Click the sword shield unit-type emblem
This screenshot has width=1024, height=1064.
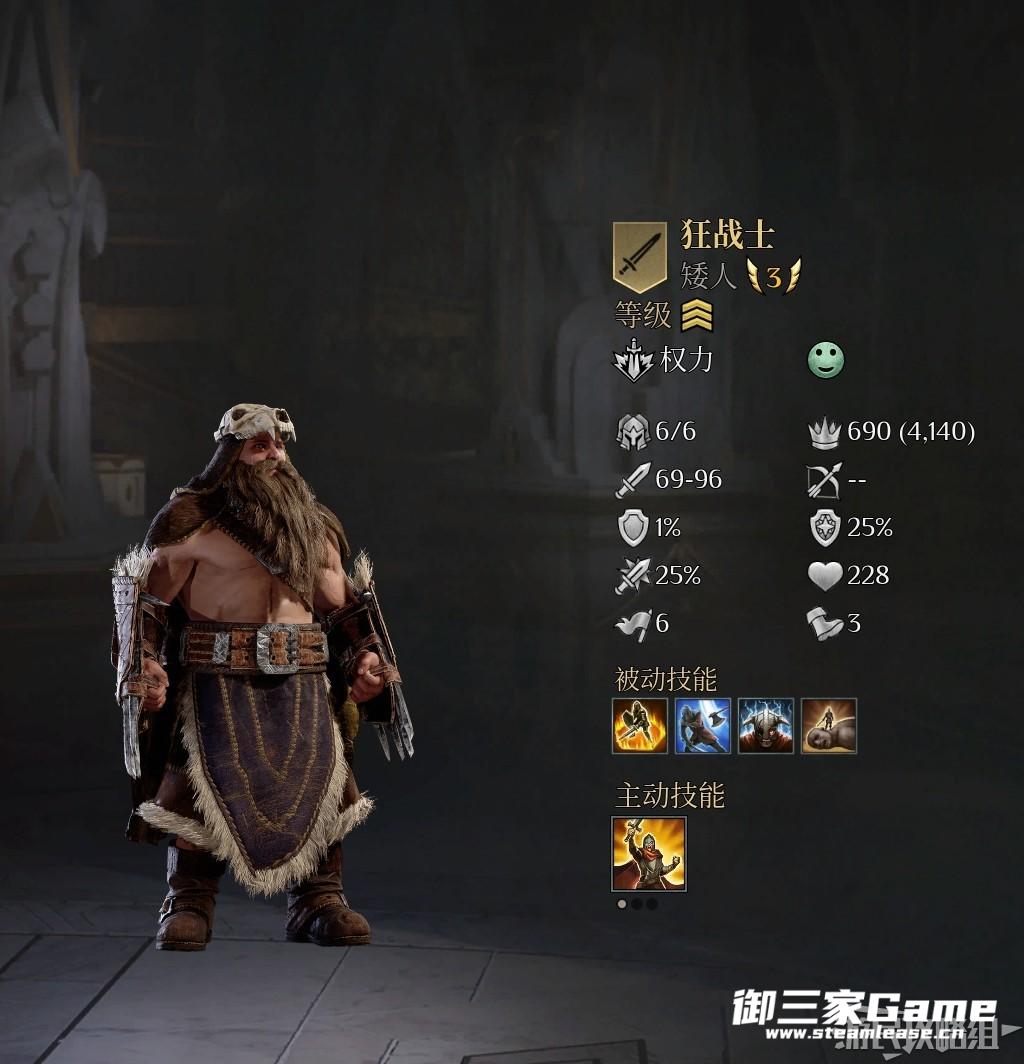point(640,257)
